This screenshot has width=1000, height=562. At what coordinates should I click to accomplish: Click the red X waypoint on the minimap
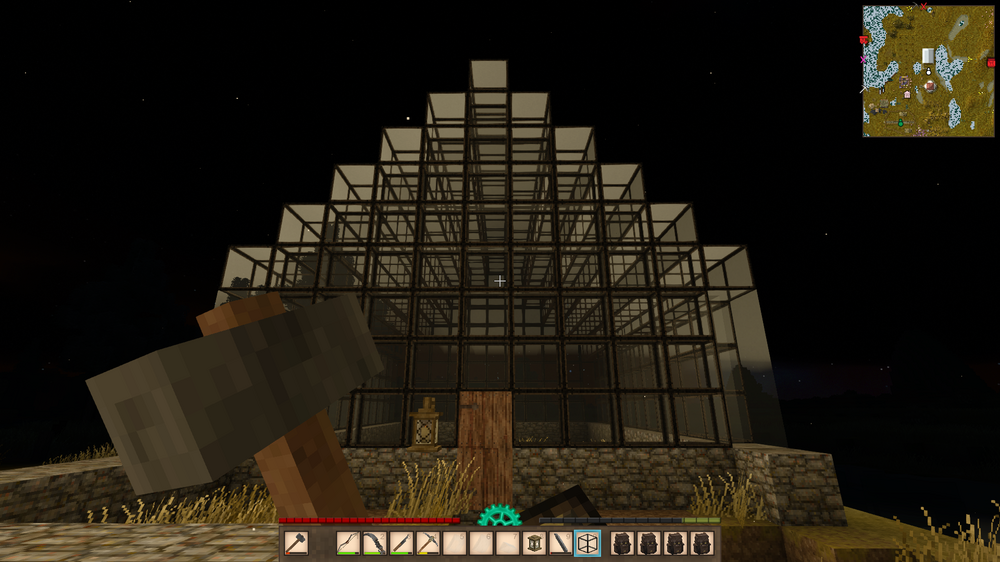coord(923,8)
